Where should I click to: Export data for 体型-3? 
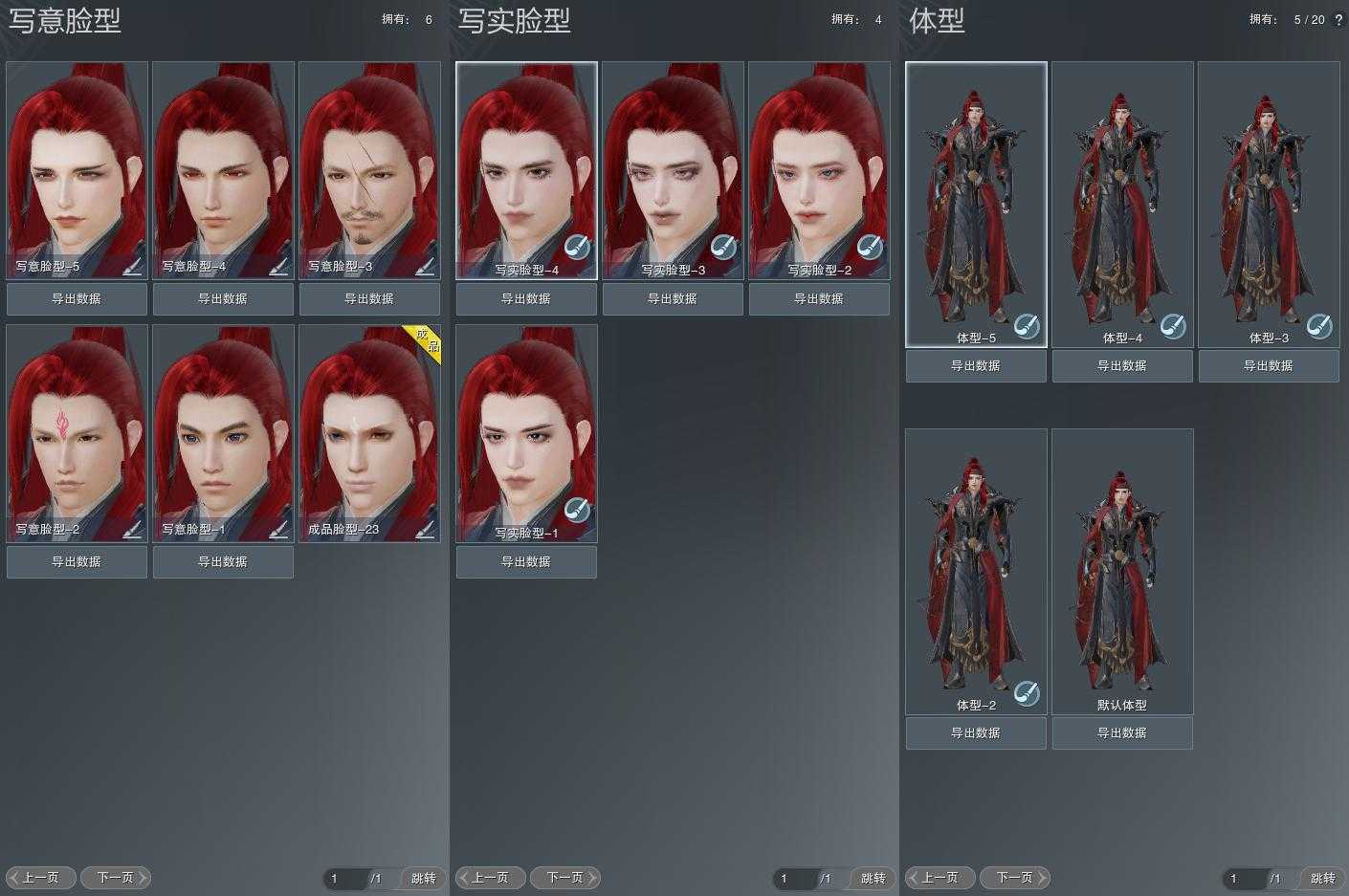point(1269,366)
